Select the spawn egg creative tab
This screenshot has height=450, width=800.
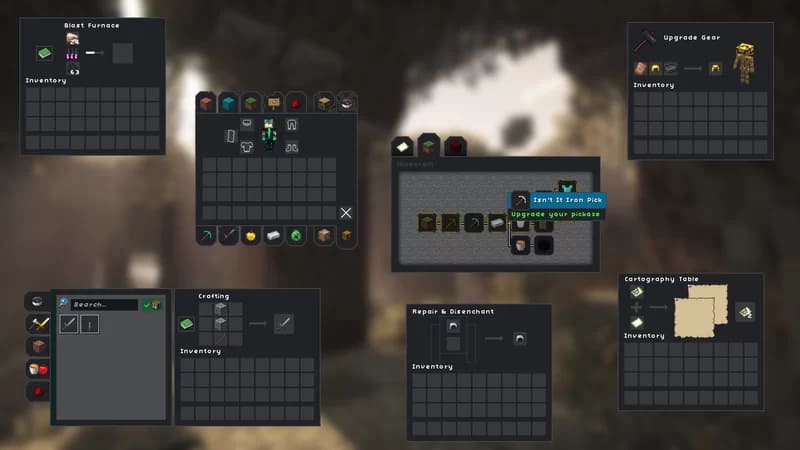(x=296, y=236)
